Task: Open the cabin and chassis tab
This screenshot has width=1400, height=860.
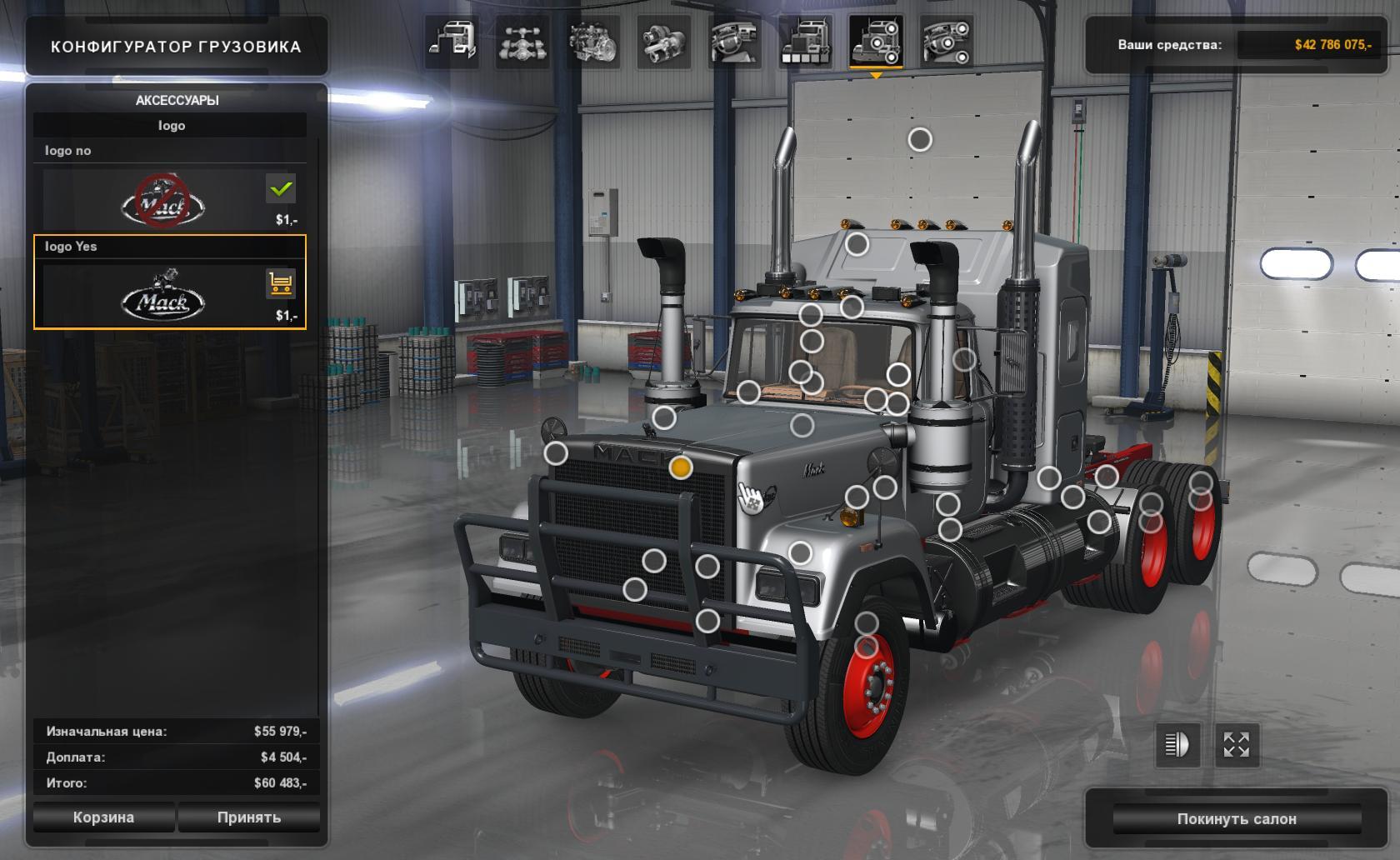Action: (x=452, y=42)
